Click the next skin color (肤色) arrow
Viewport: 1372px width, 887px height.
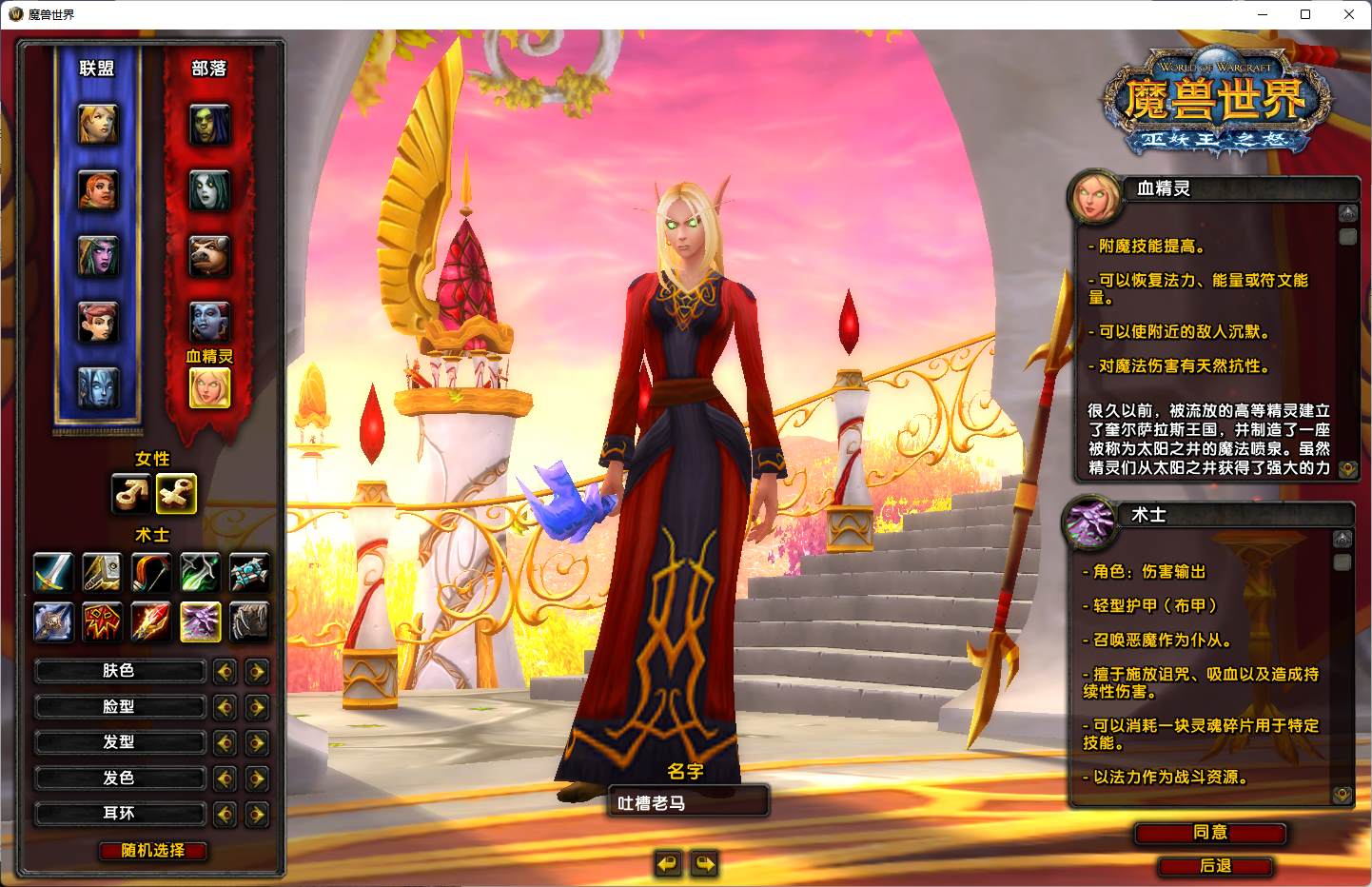257,672
